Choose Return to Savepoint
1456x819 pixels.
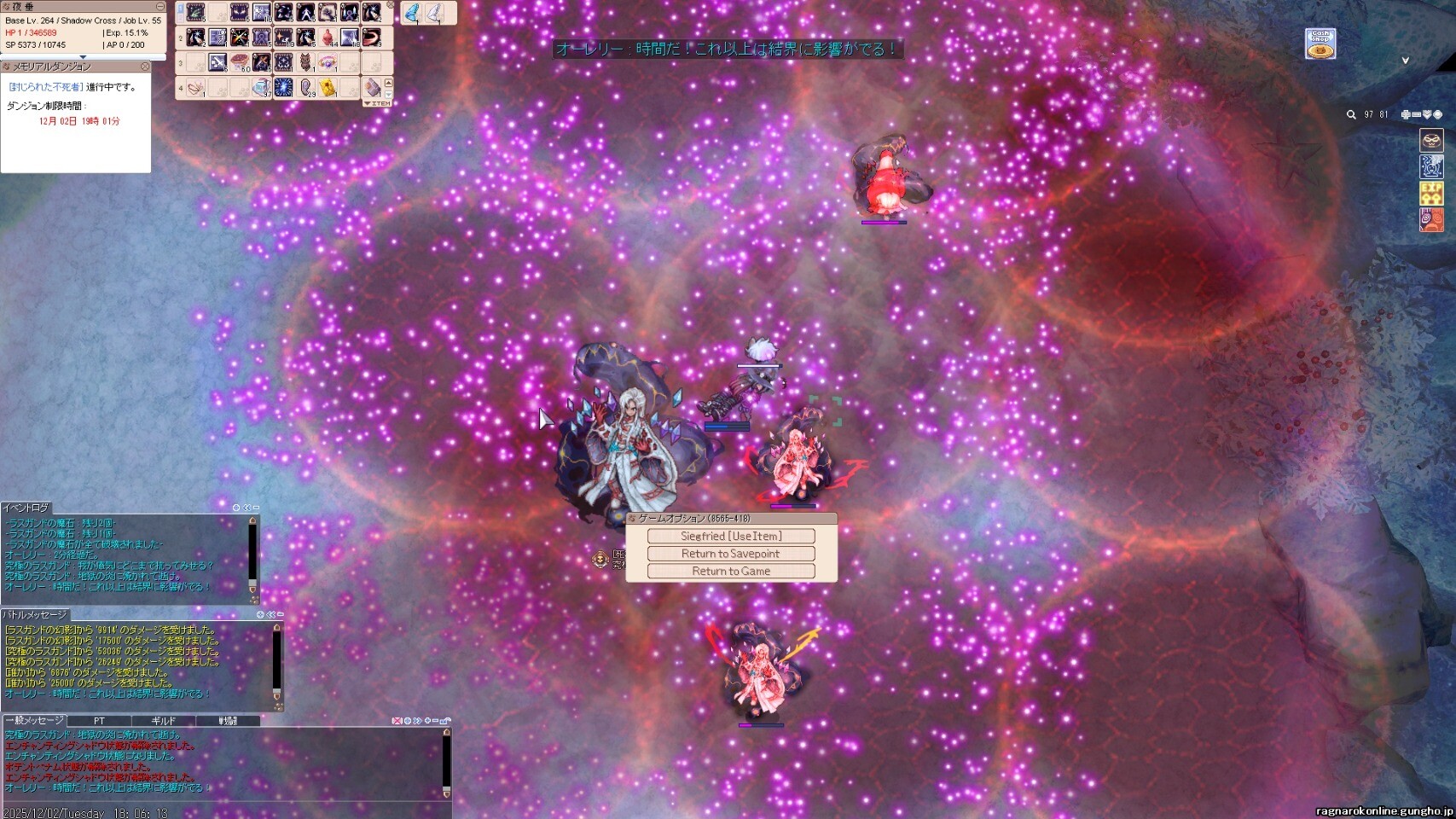click(x=731, y=554)
